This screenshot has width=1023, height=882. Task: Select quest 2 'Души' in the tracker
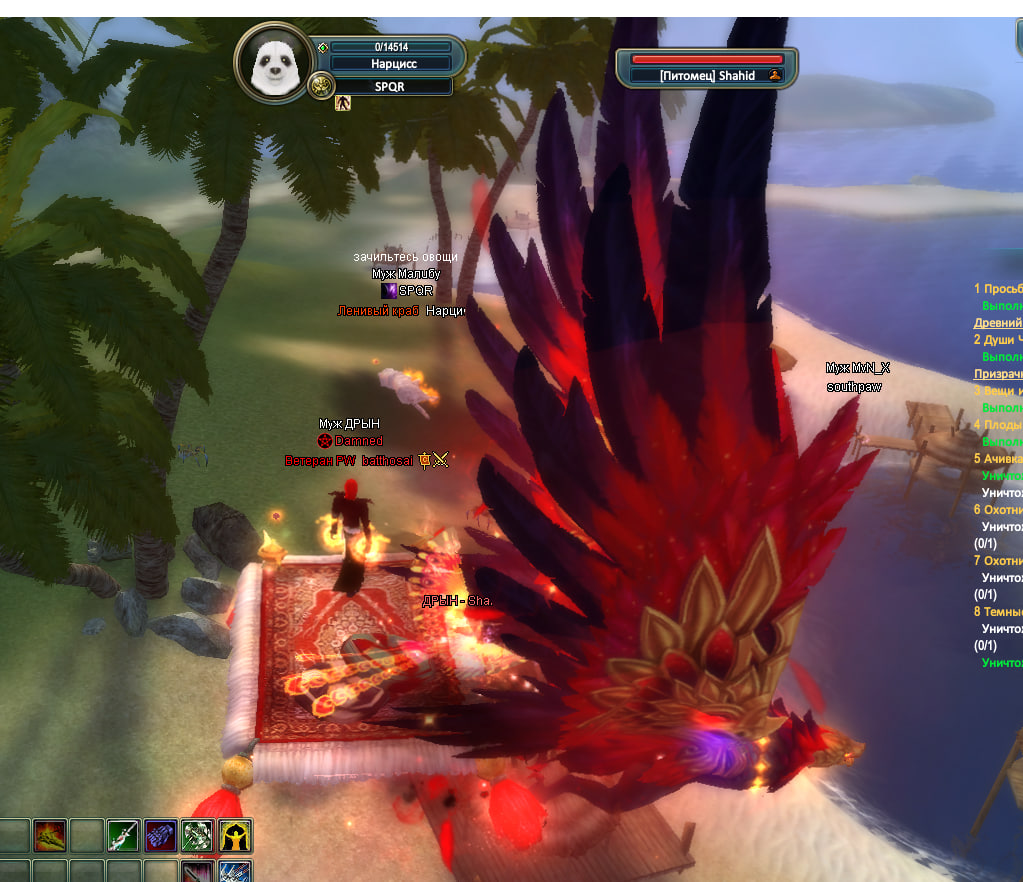(998, 340)
